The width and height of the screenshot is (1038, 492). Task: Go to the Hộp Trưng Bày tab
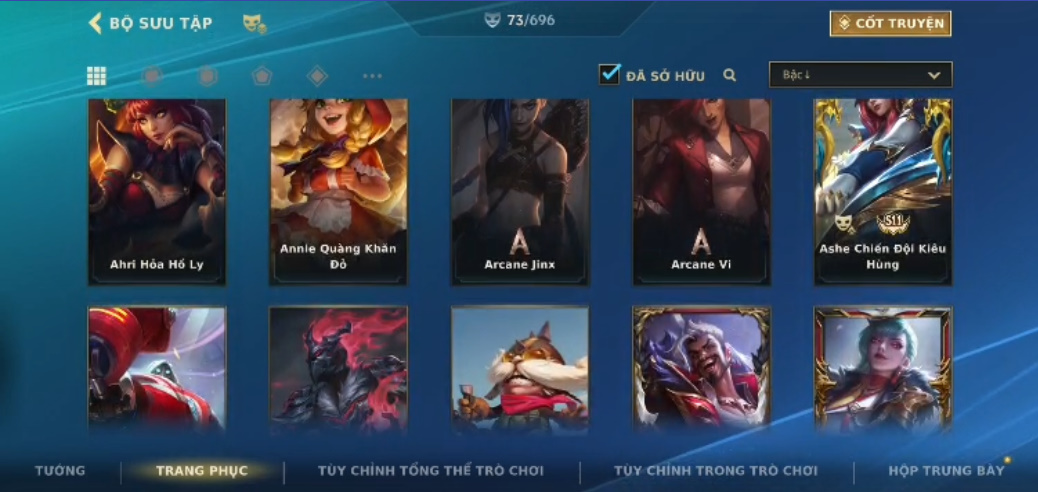[946, 470]
